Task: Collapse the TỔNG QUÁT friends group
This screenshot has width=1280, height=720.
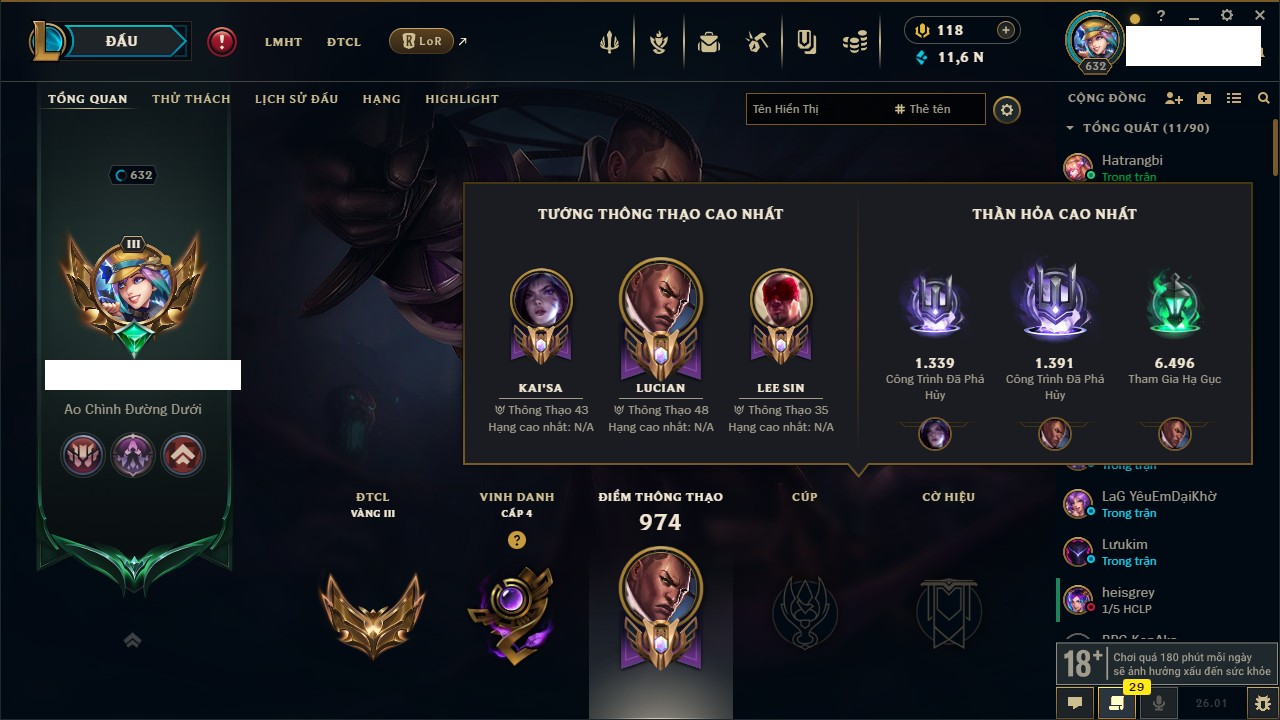Action: point(1071,128)
